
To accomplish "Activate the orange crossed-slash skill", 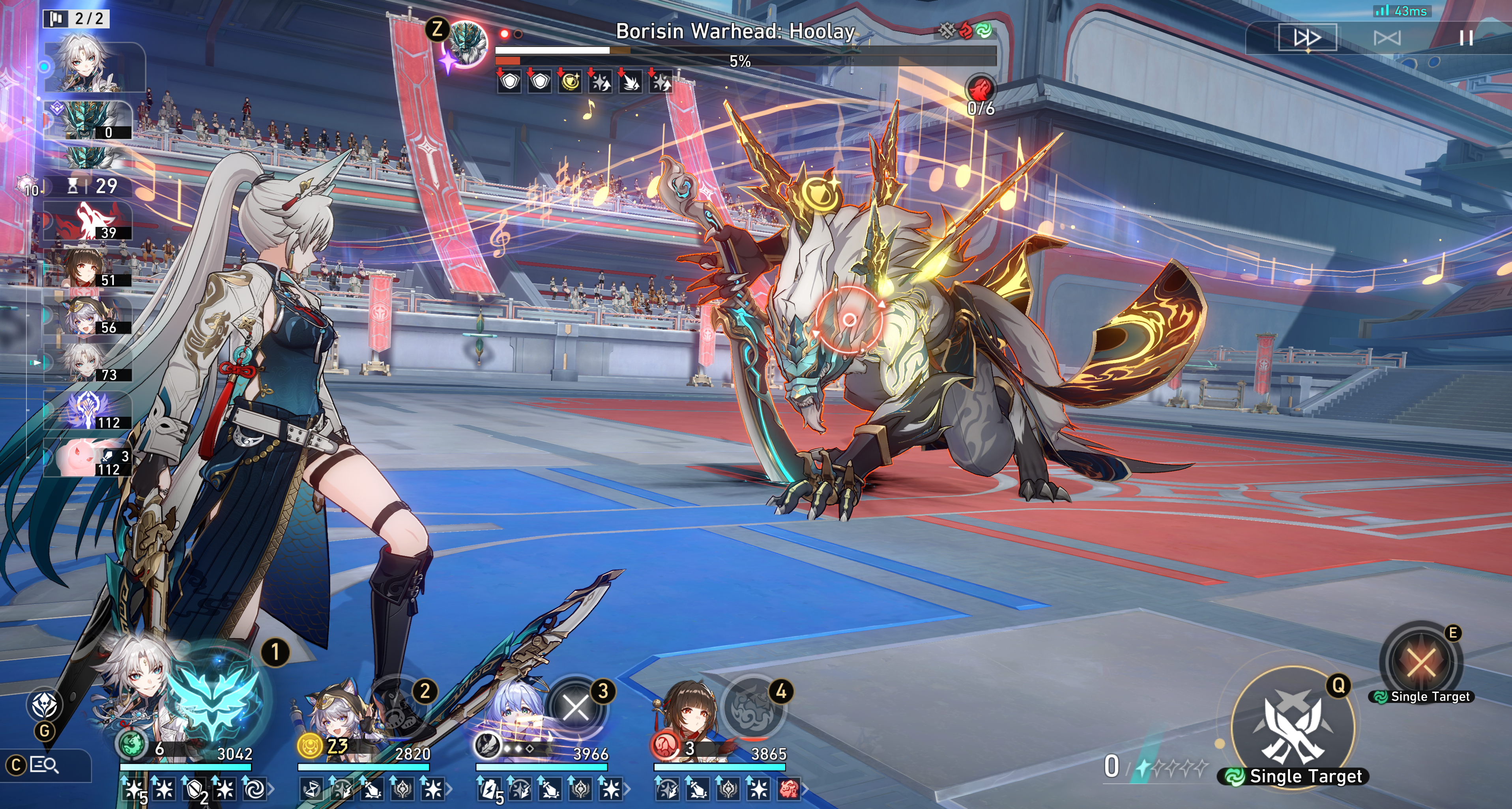I will pos(1421,662).
